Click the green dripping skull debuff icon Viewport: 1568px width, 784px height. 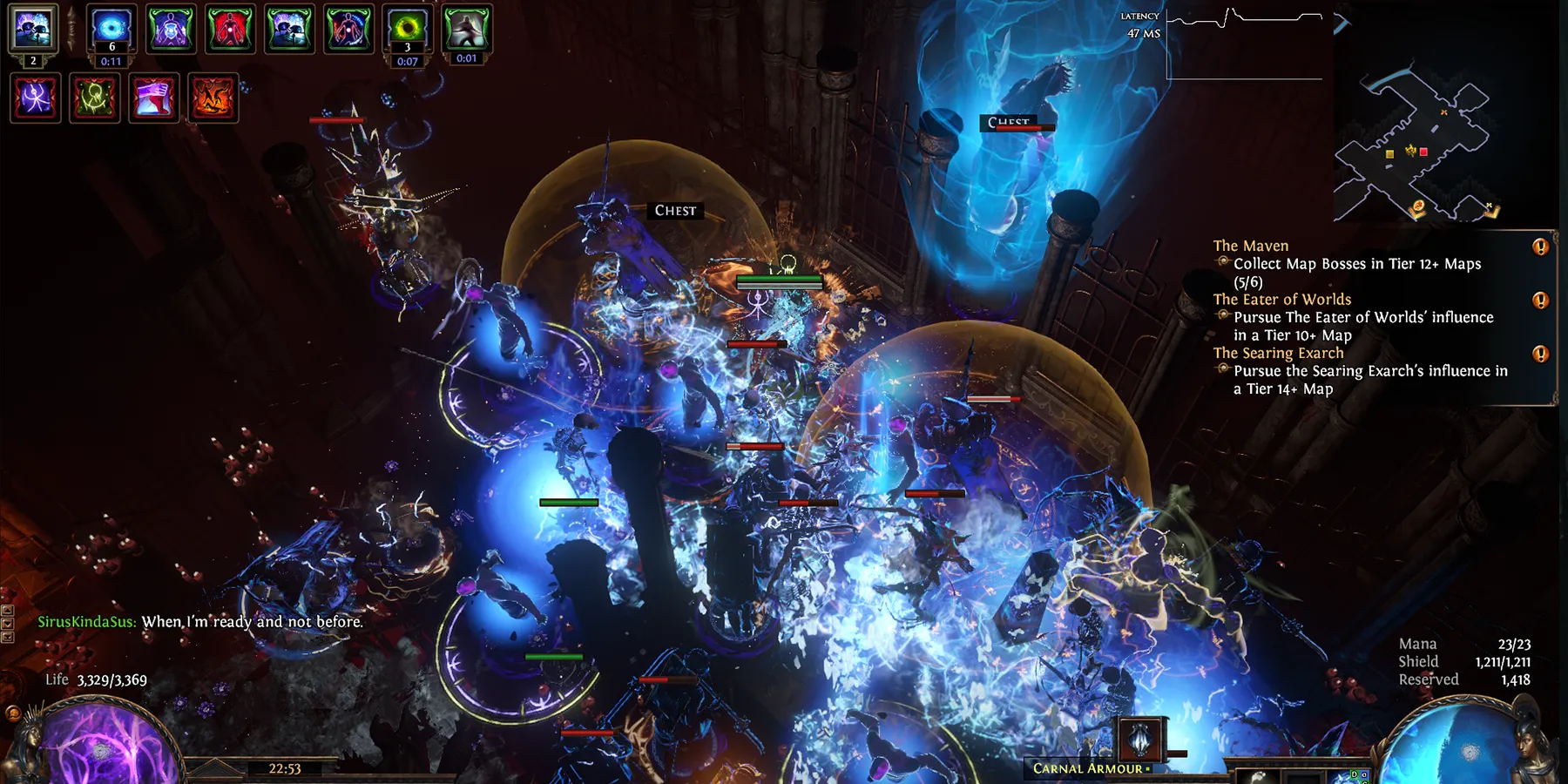point(95,97)
